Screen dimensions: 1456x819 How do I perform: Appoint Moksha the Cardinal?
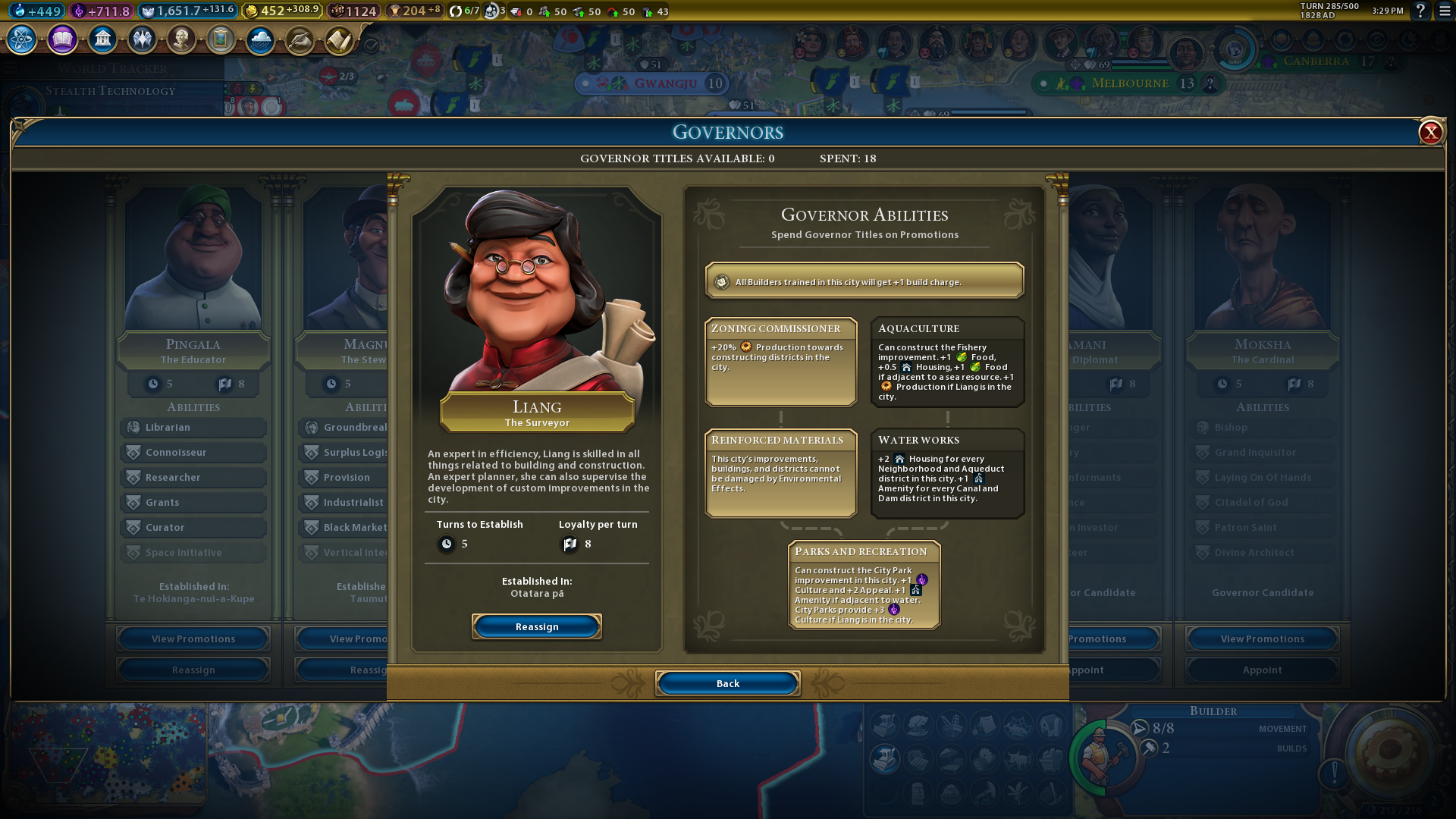(x=1262, y=670)
